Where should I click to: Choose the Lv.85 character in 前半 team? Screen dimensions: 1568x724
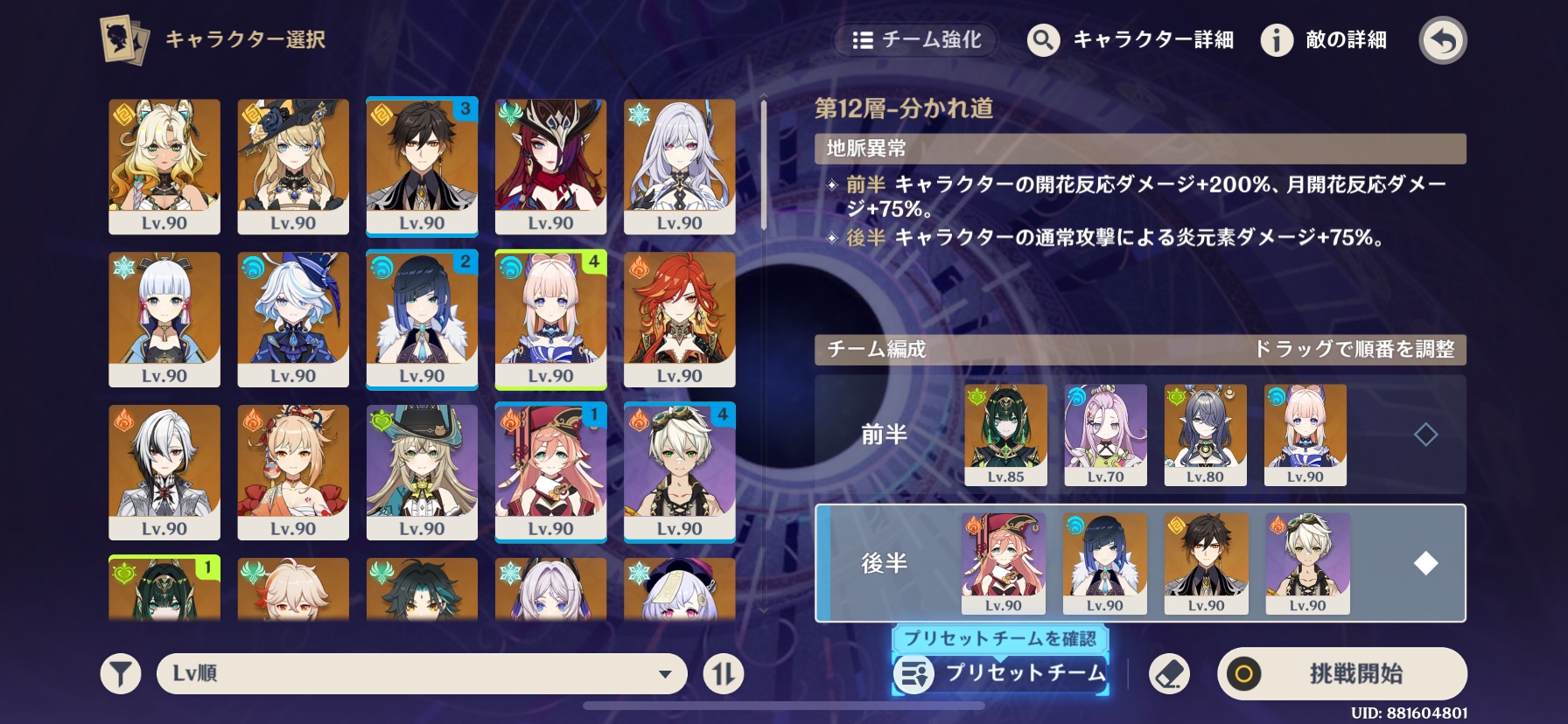pyautogui.click(x=1005, y=435)
